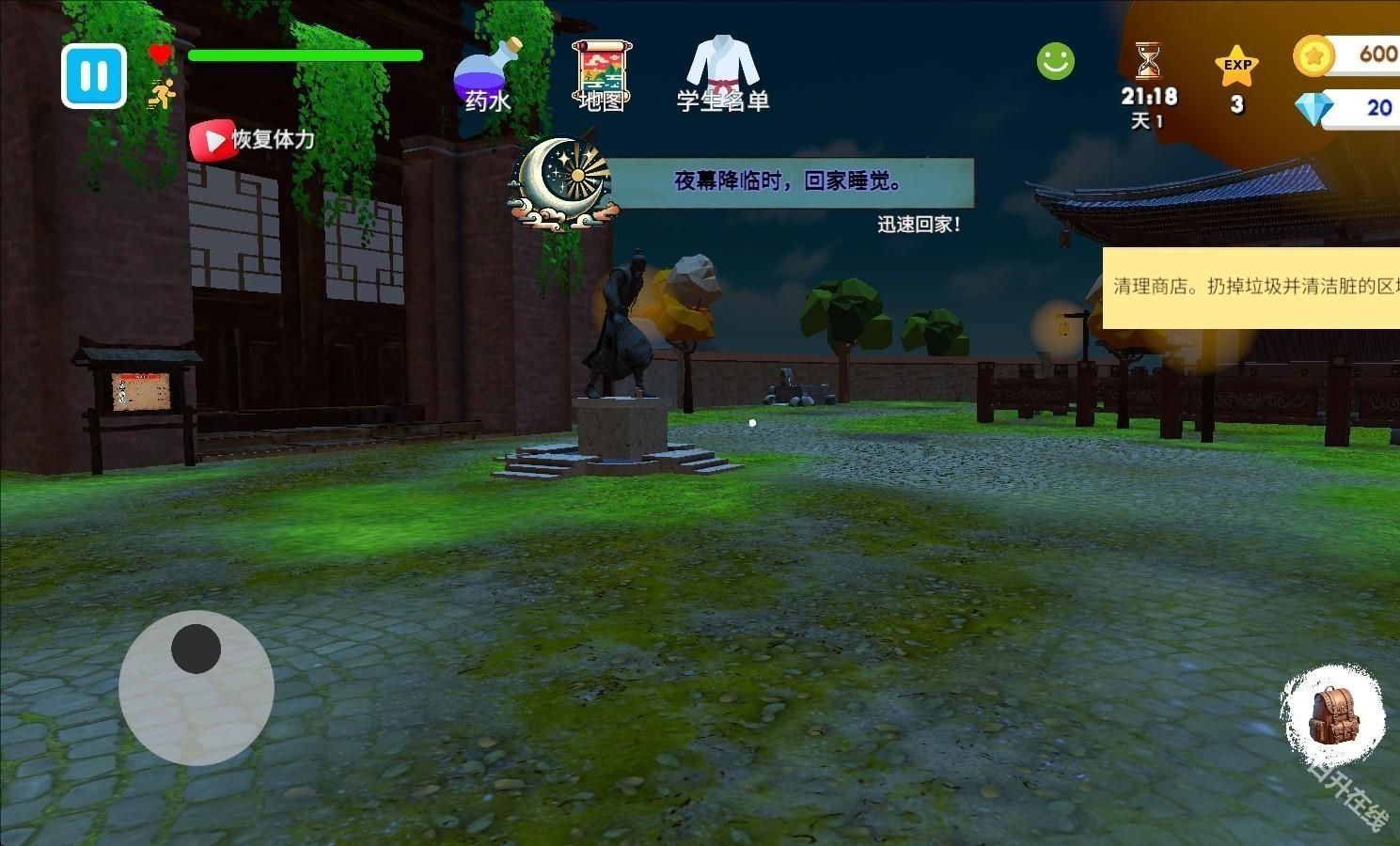The height and width of the screenshot is (846, 1400).
Task: Tap the green health bar
Action: pos(304,55)
